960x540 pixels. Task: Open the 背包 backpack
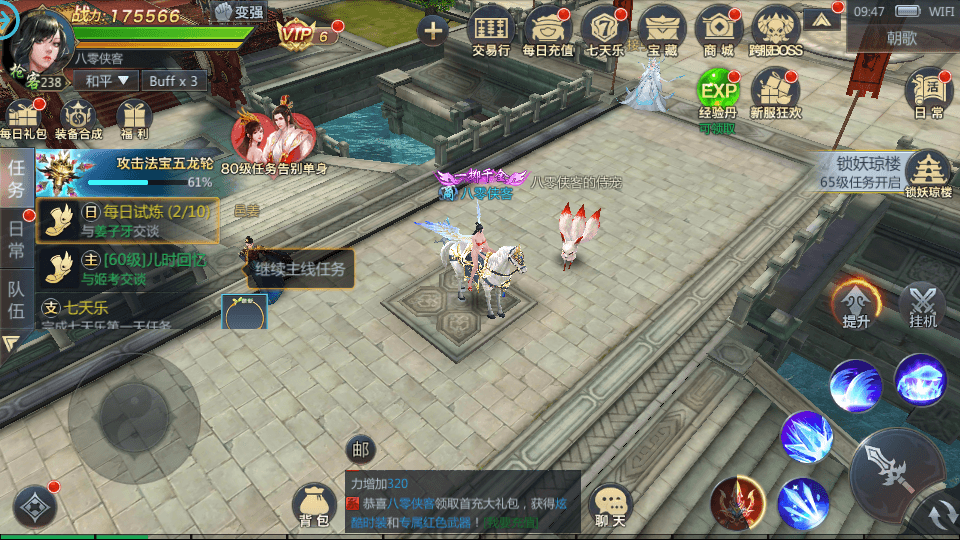[313, 505]
